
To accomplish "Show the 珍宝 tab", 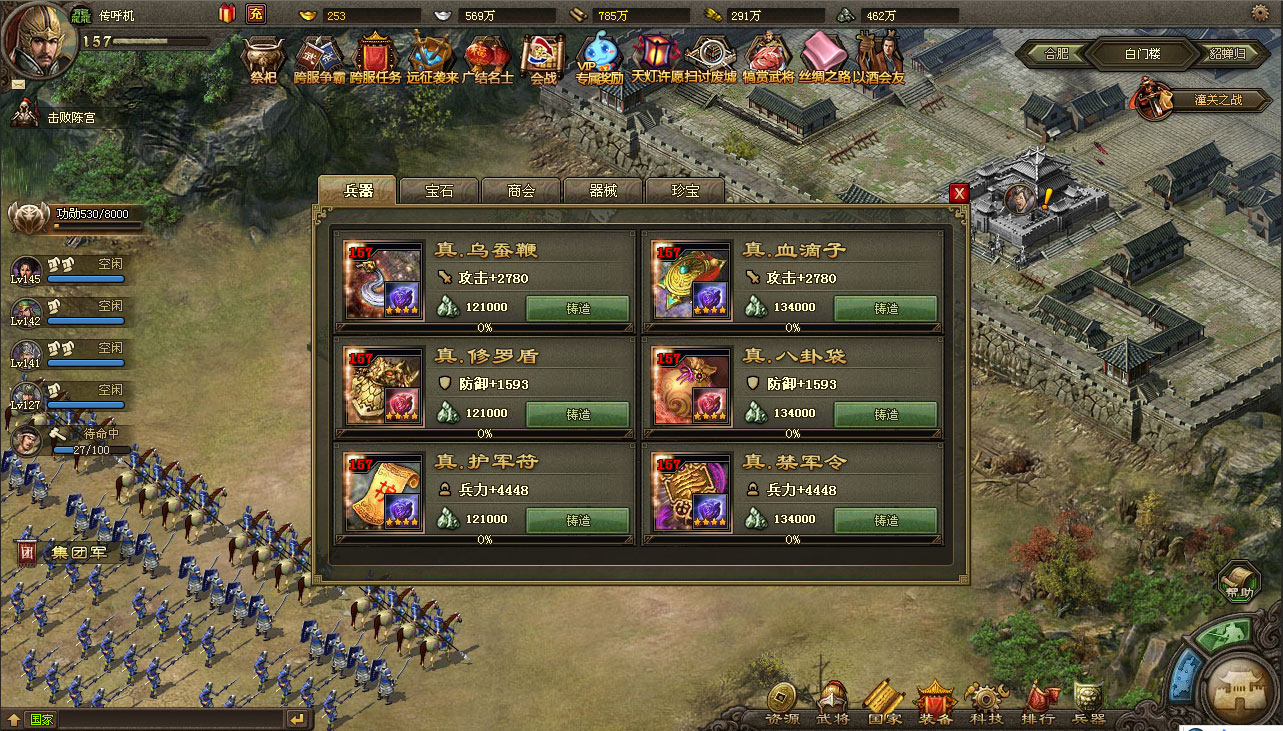I will [685, 190].
